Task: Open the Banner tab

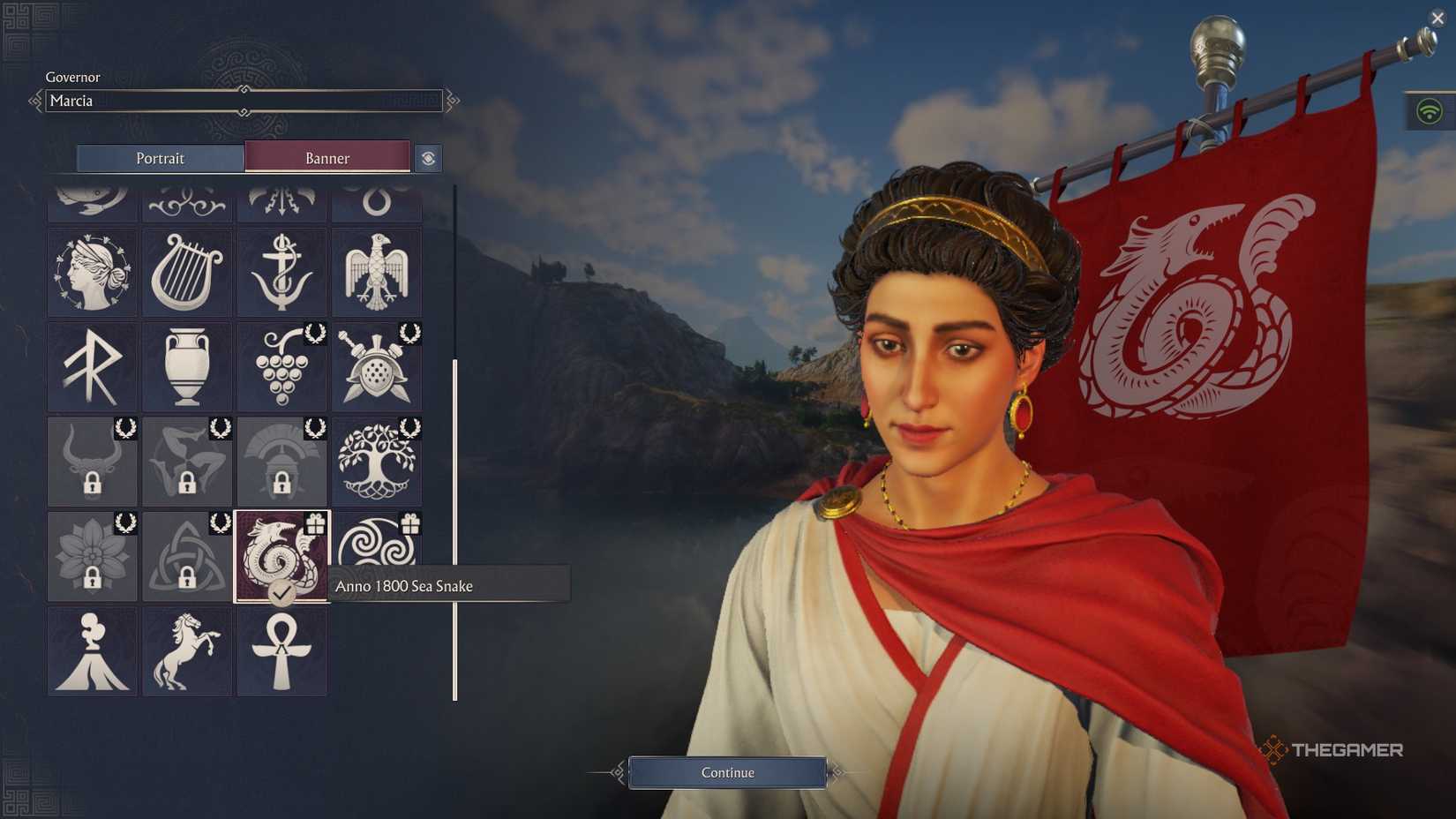Action: (327, 158)
